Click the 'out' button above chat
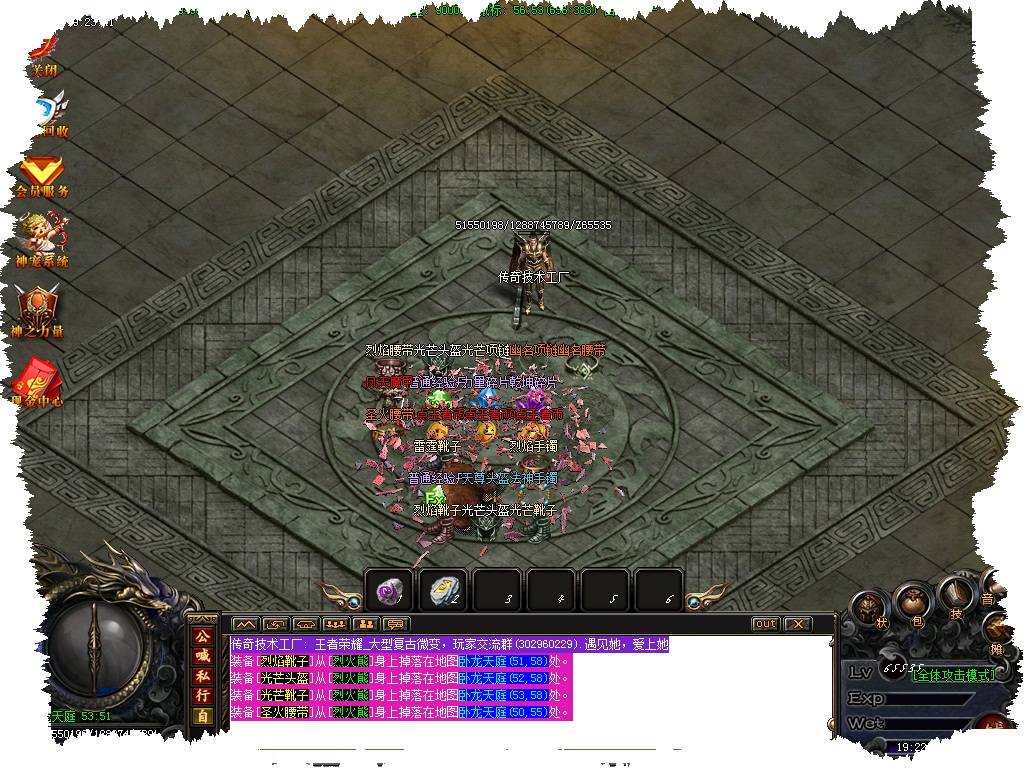1024x768 pixels. click(x=764, y=624)
